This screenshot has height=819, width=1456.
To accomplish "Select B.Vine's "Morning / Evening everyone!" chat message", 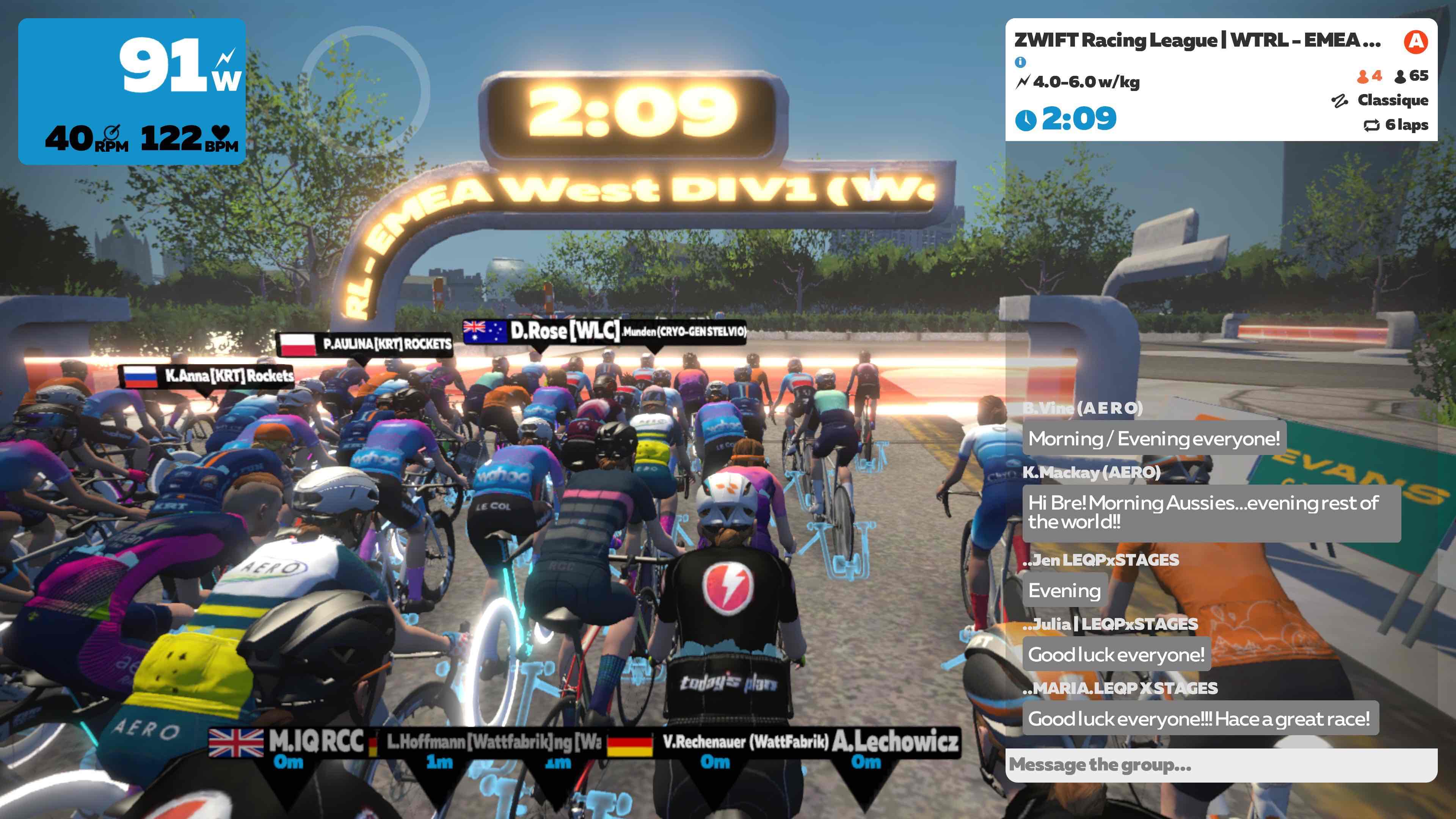I will tap(1153, 438).
